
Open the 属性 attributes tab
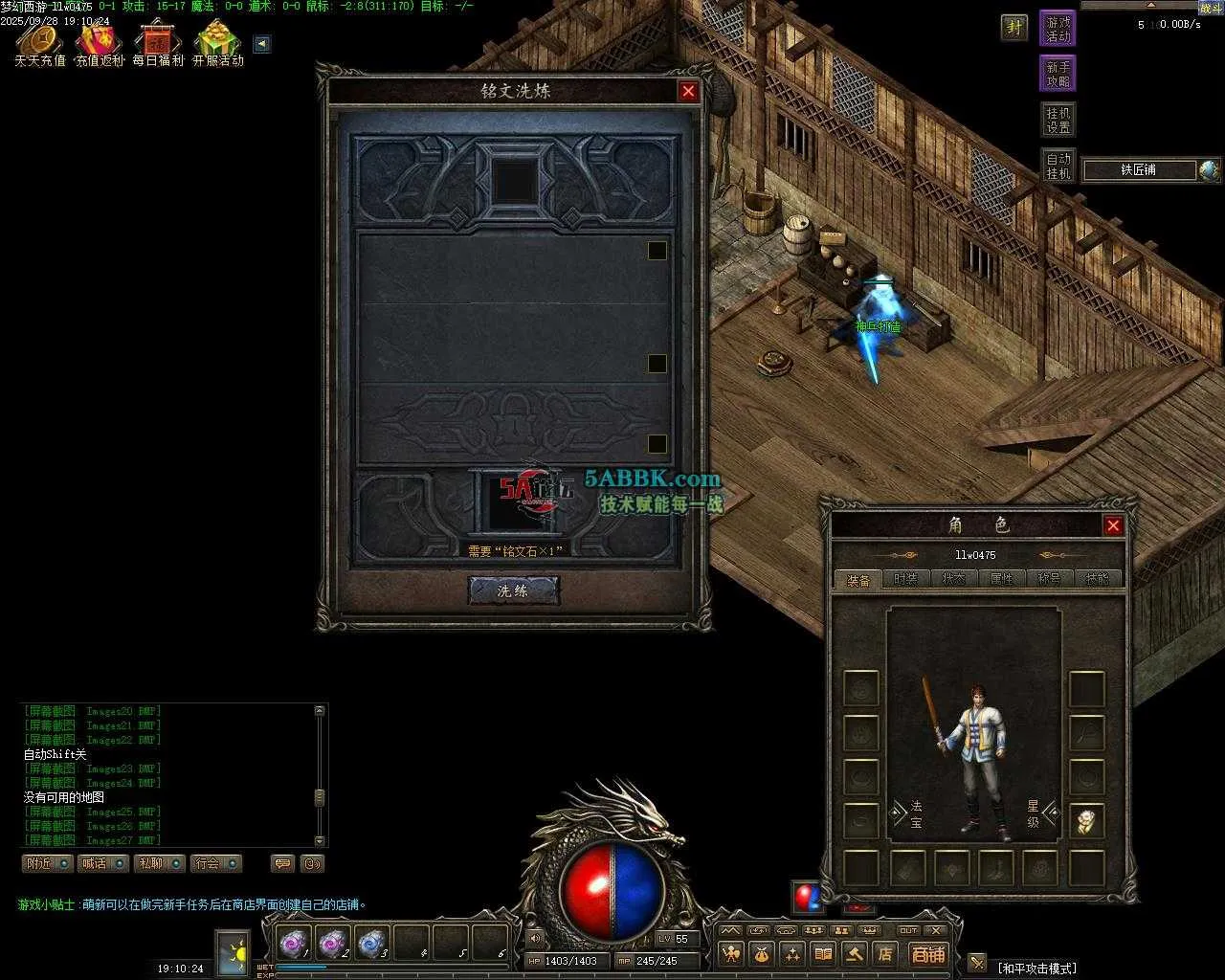tap(1001, 579)
